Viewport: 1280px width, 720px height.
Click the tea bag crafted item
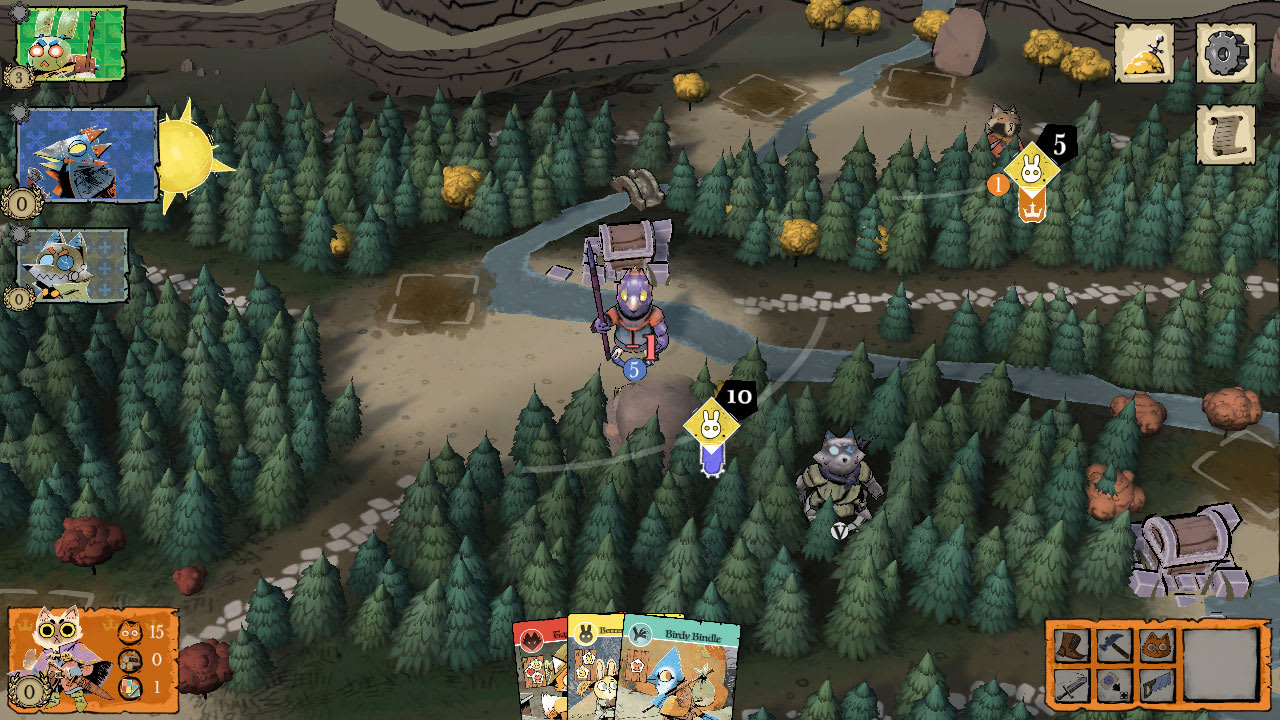pyautogui.click(x=1115, y=688)
